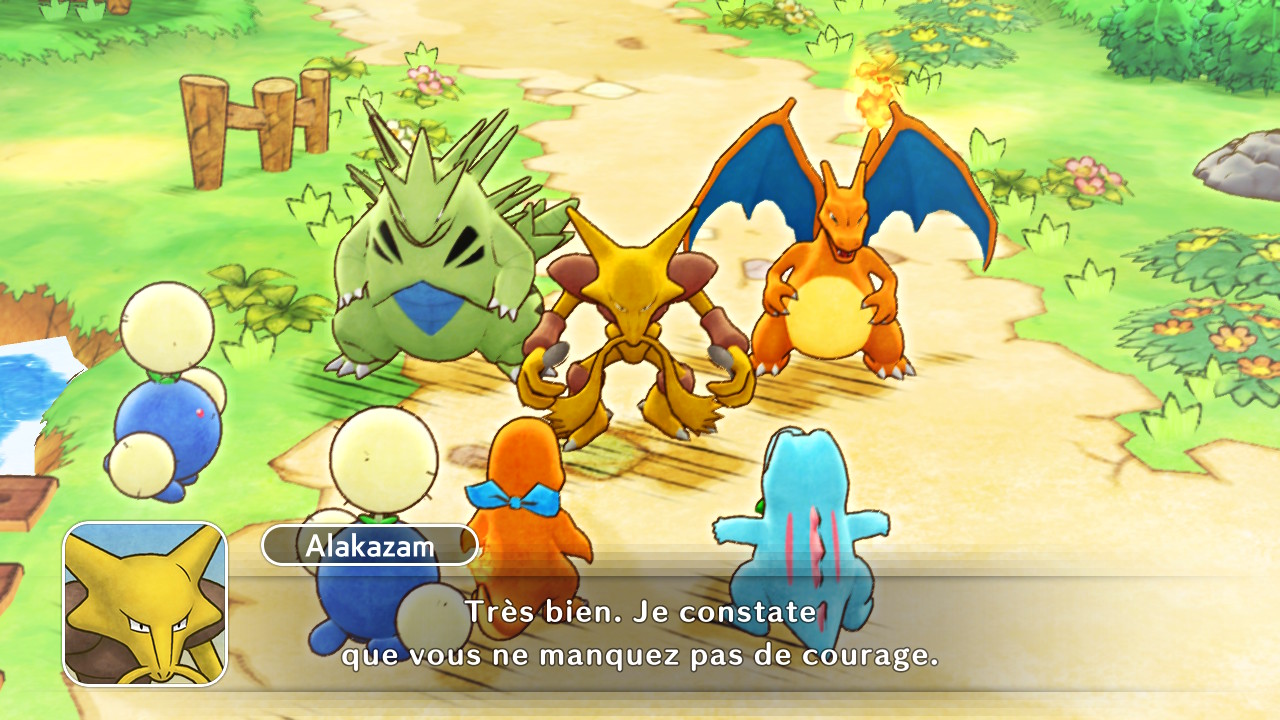Click the Alakazam speaker portrait
The height and width of the screenshot is (720, 1280).
(146, 604)
